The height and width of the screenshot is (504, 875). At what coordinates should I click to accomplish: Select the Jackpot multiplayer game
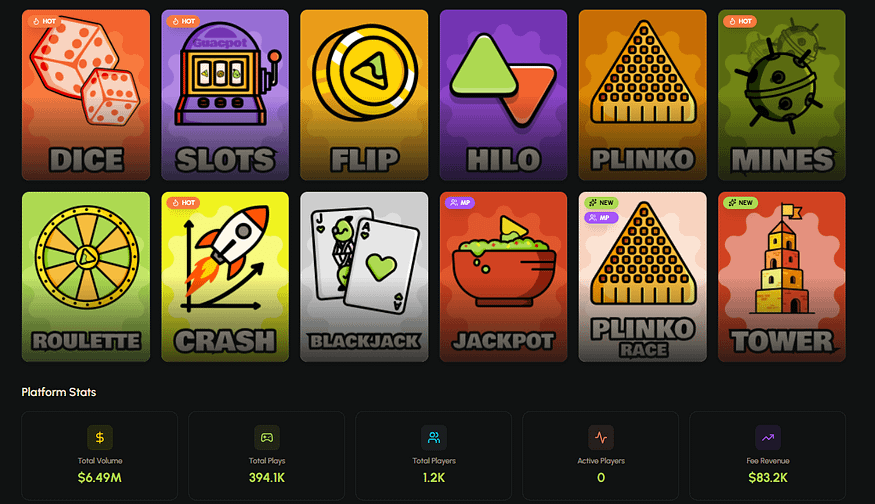(x=503, y=277)
